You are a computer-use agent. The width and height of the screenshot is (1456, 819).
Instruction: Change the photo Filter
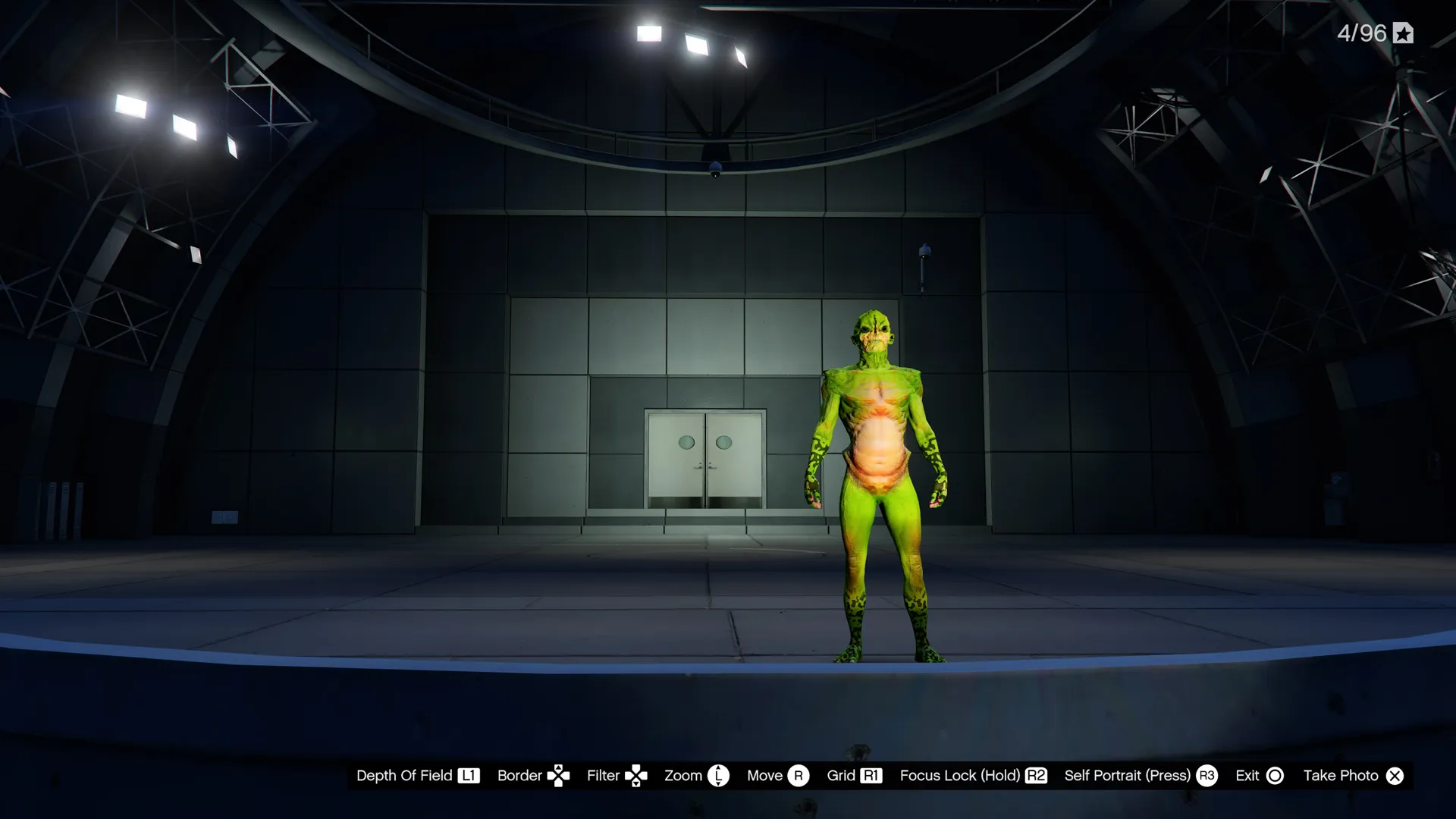pyautogui.click(x=617, y=776)
